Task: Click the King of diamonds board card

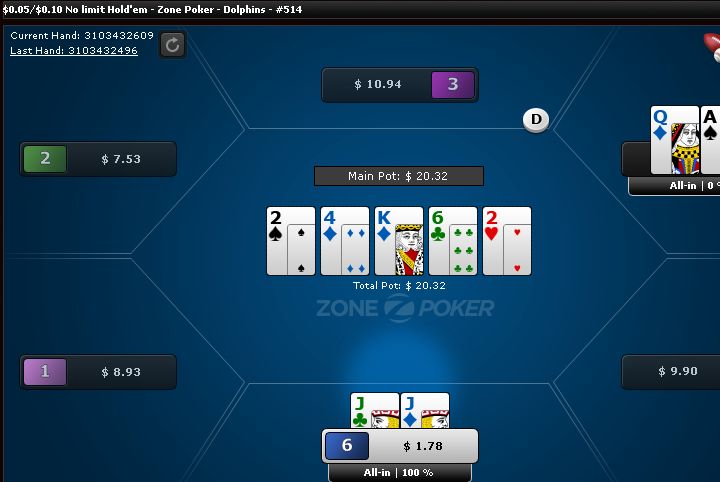Action: coord(398,241)
